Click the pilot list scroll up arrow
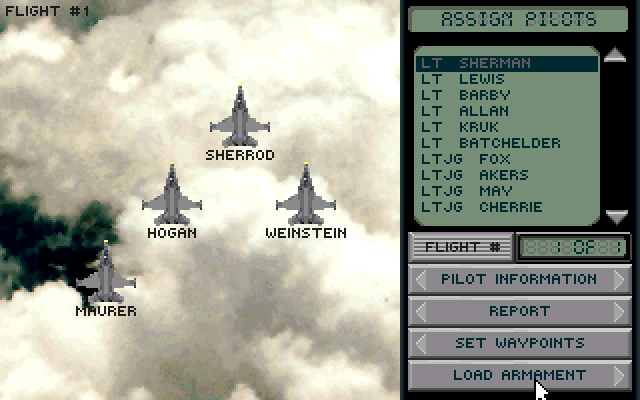This screenshot has height=400, width=640. click(616, 55)
